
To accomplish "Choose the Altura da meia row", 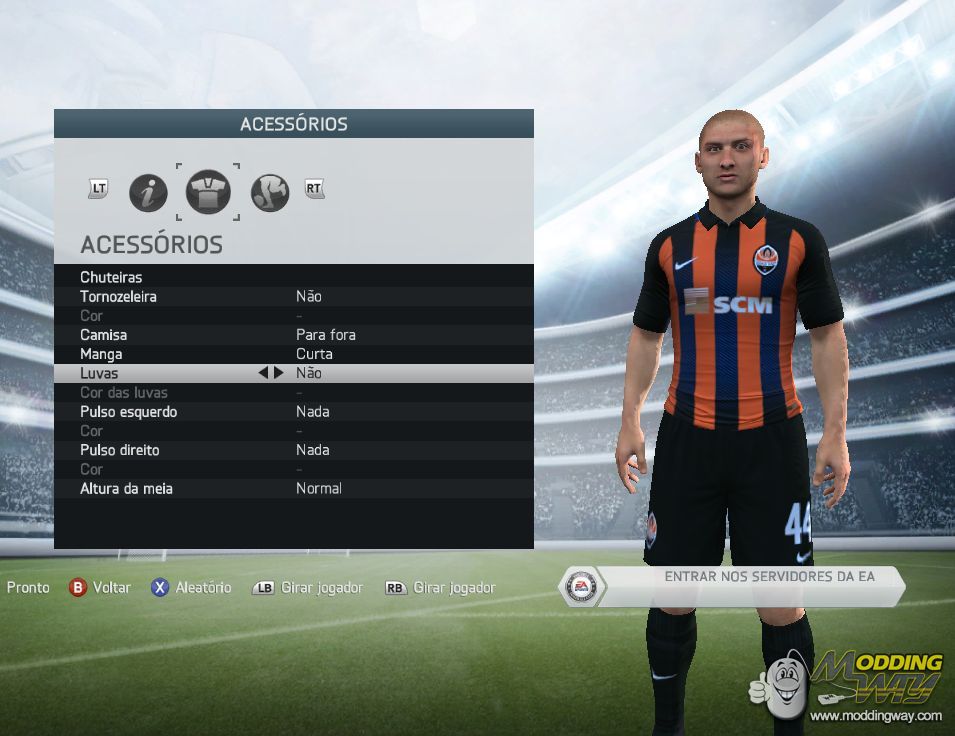I will coord(293,489).
